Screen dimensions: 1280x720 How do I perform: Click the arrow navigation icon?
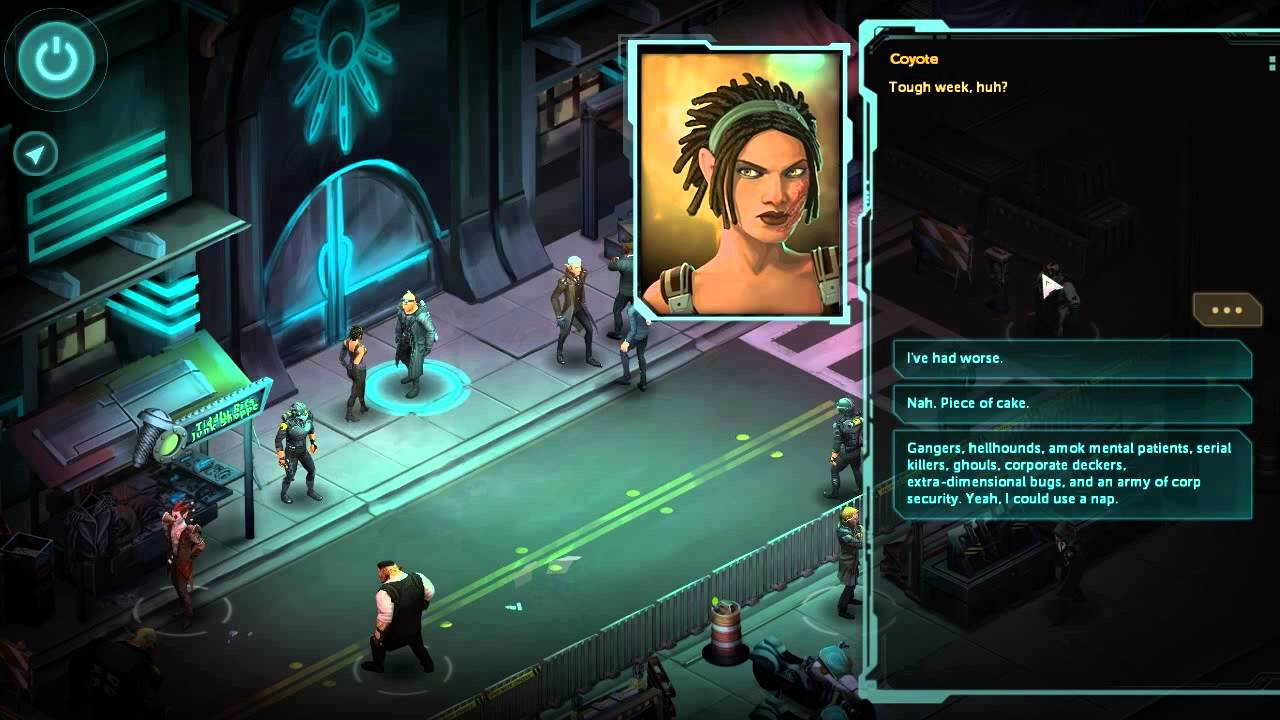pos(36,155)
